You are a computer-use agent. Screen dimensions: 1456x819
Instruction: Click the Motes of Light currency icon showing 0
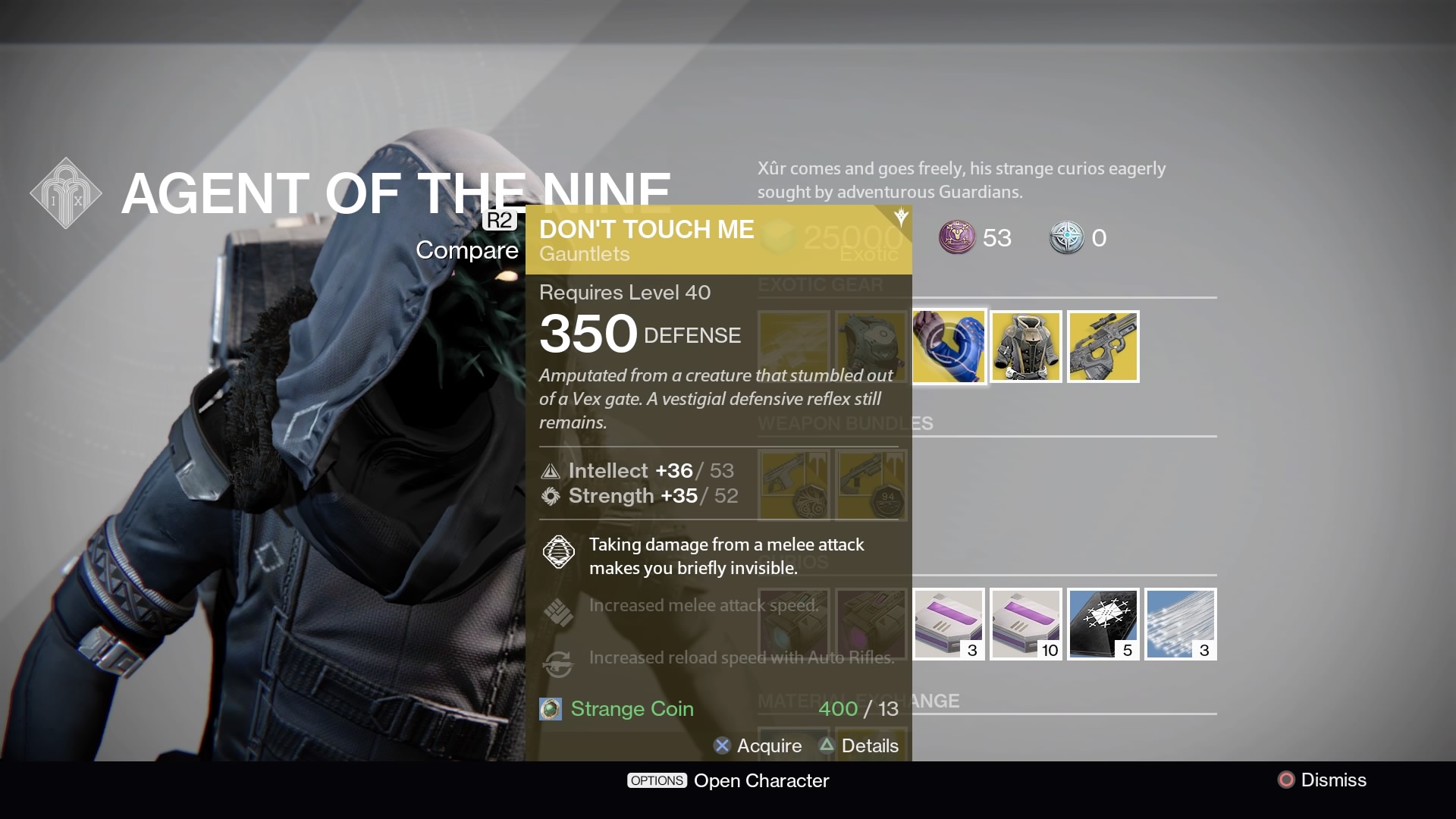click(x=1067, y=238)
